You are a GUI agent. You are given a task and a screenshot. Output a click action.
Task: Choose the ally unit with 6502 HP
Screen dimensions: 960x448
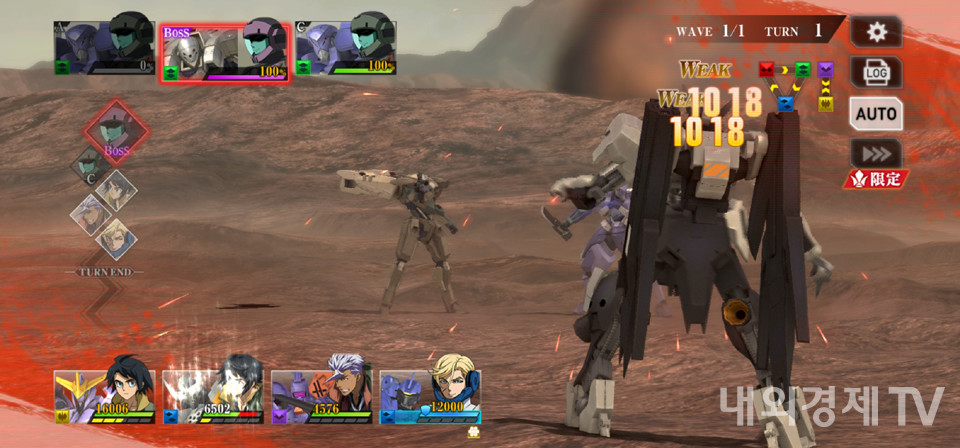click(x=213, y=396)
